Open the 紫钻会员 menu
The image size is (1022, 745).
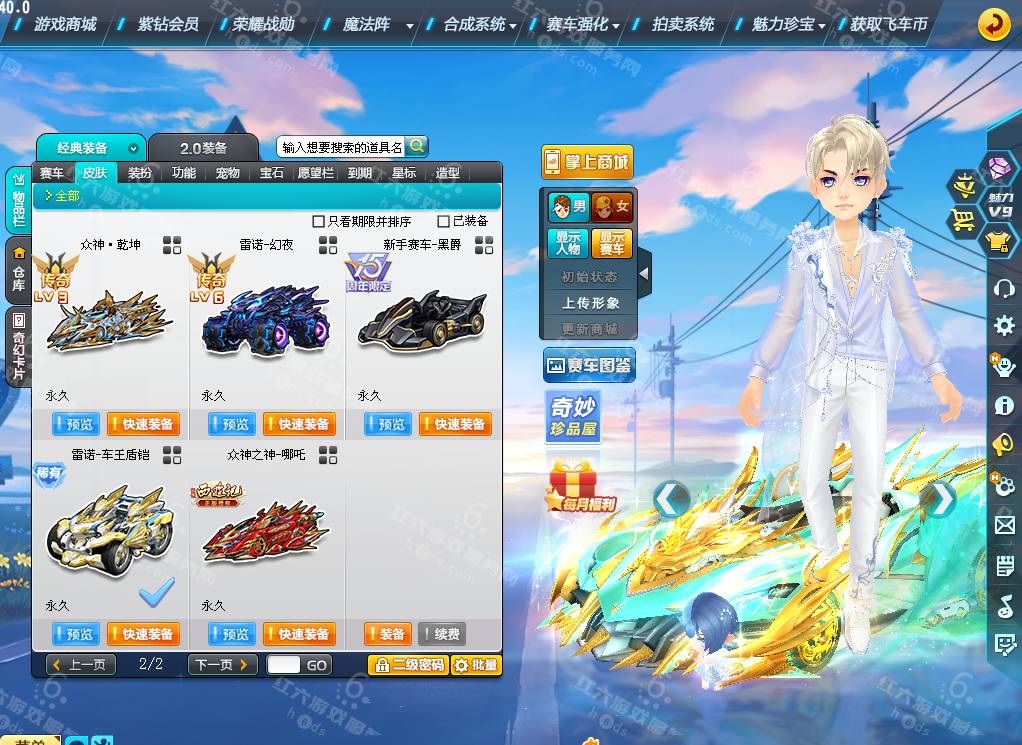(168, 24)
